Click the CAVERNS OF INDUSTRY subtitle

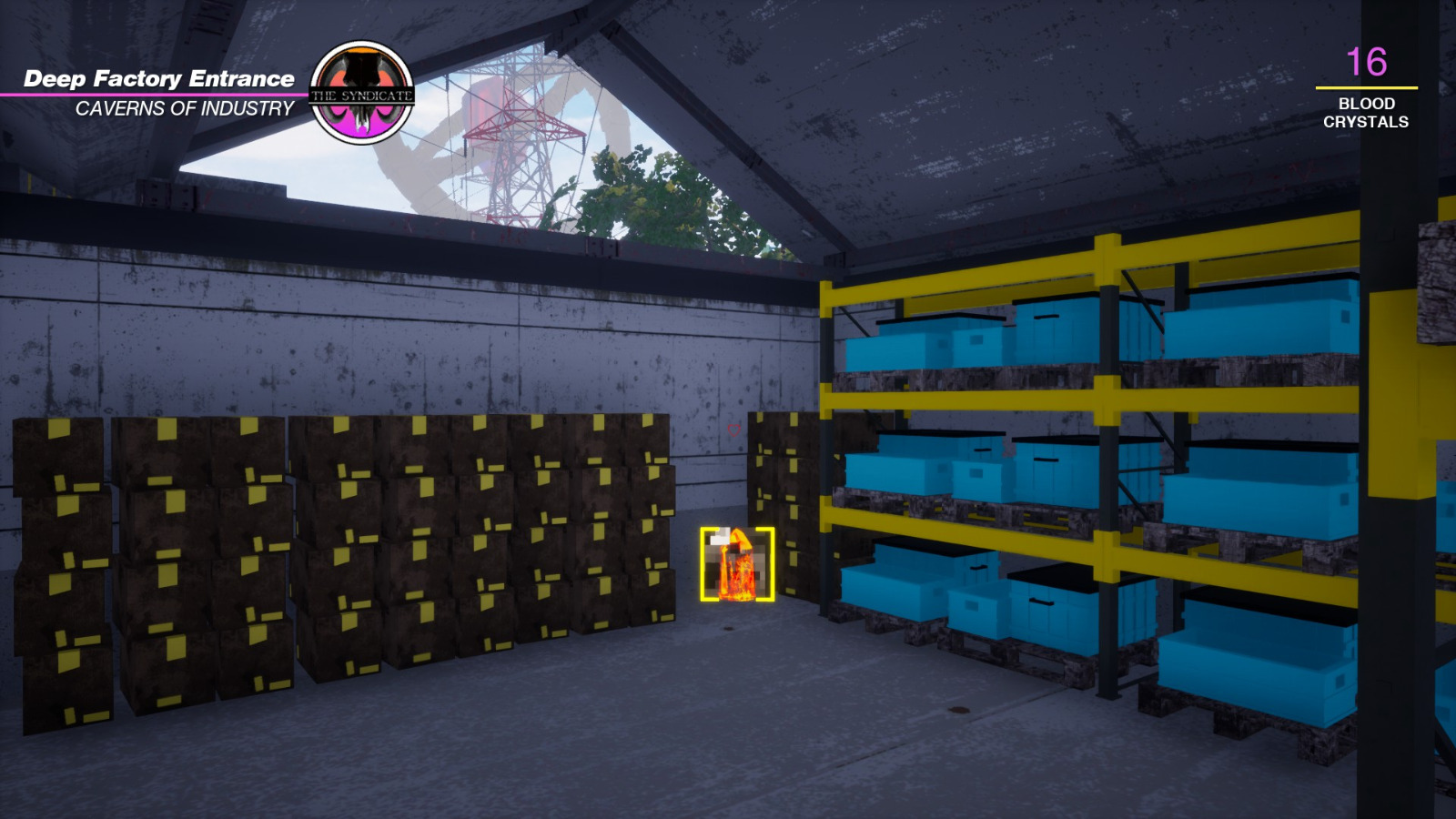[184, 108]
